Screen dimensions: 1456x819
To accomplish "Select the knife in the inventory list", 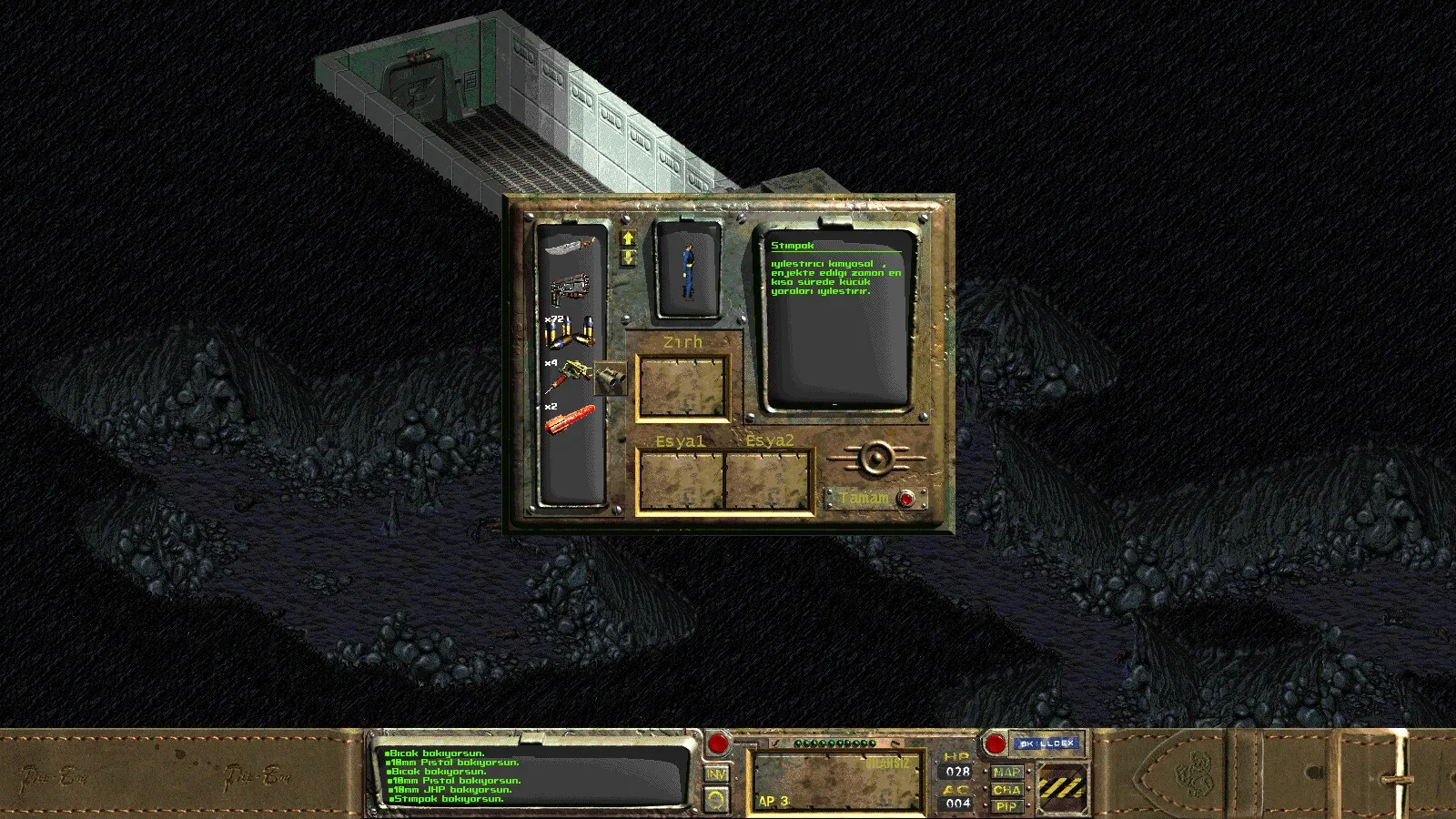I will (570, 245).
